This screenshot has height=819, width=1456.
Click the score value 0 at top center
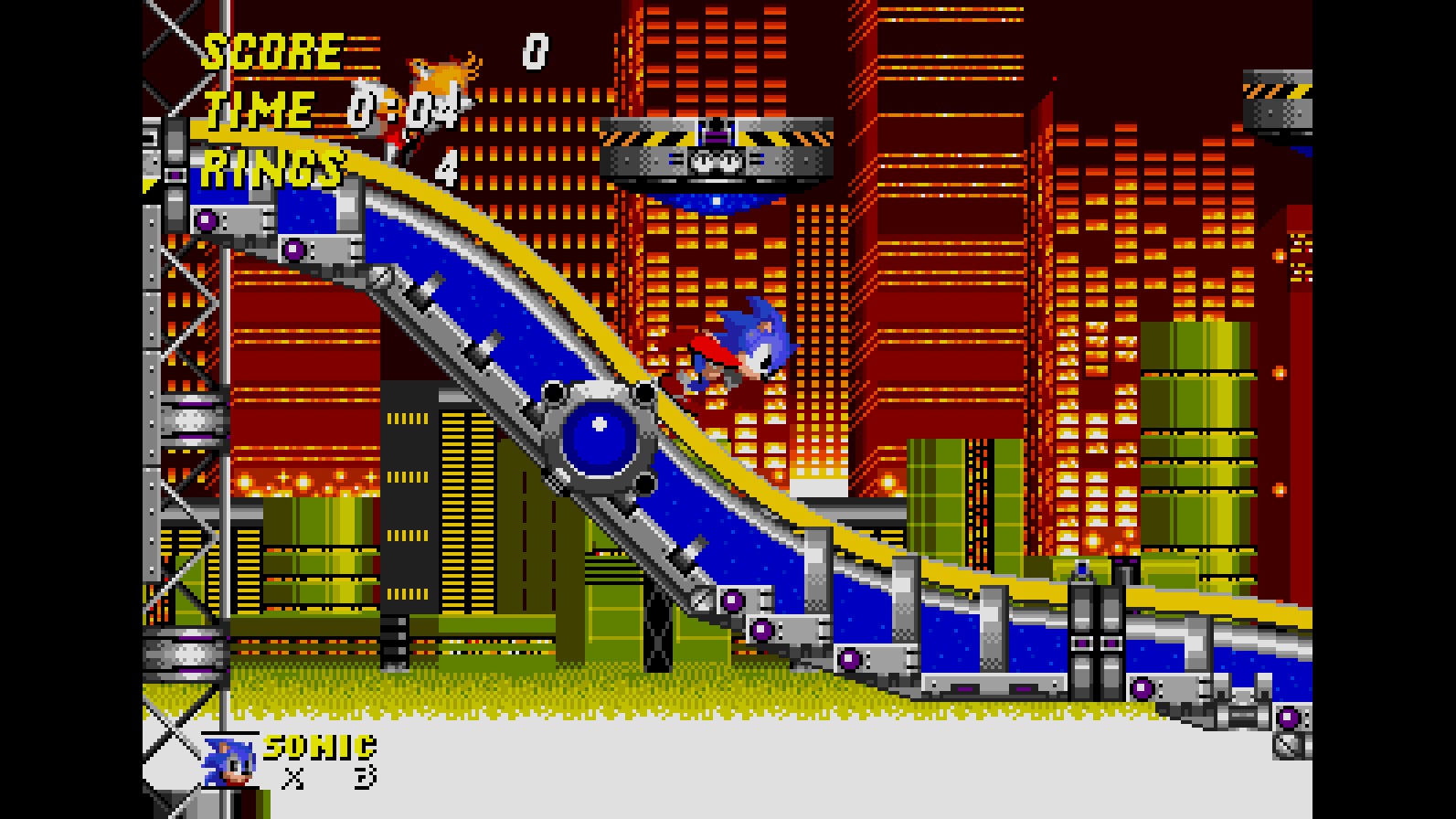[x=535, y=52]
